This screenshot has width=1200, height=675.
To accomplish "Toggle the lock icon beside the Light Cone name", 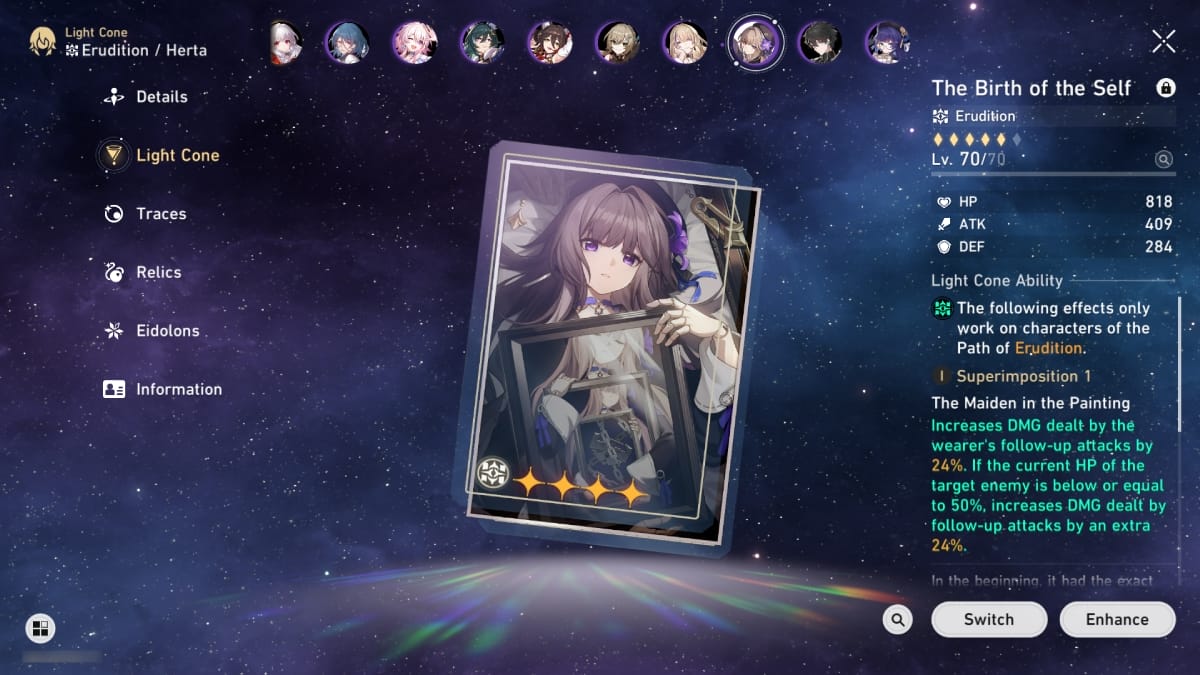I will point(1165,88).
